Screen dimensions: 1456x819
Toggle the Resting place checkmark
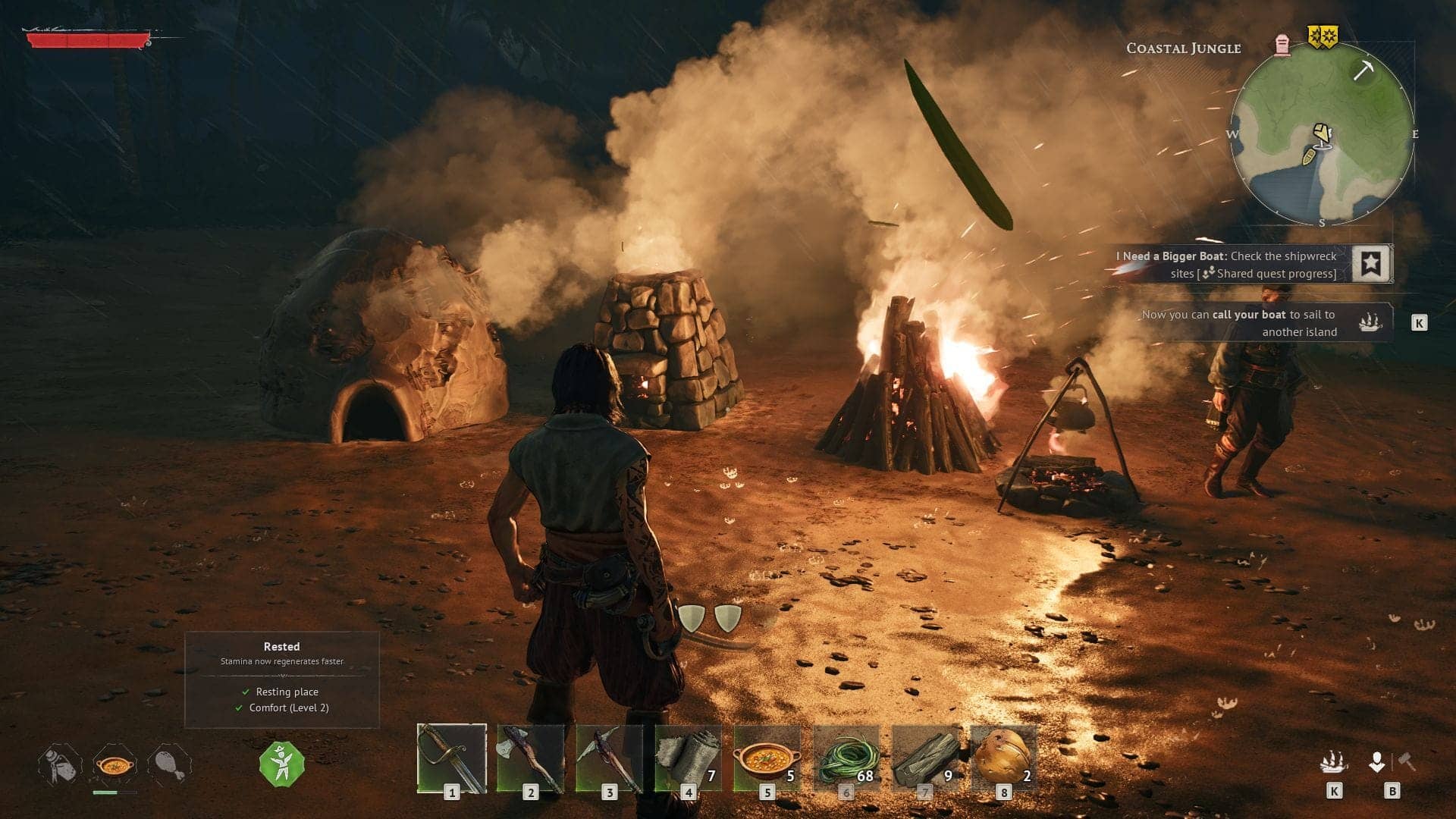tap(244, 692)
